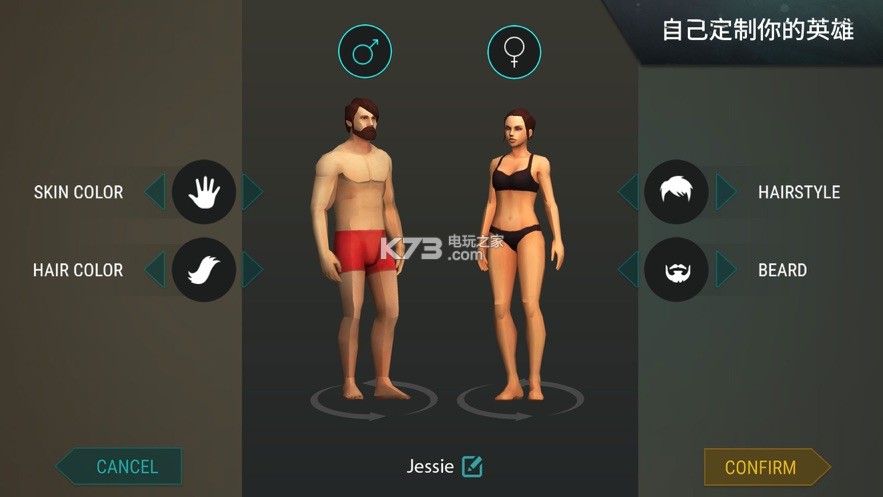The width and height of the screenshot is (883, 497).
Task: Click the hair color swoosh icon
Action: pos(204,269)
